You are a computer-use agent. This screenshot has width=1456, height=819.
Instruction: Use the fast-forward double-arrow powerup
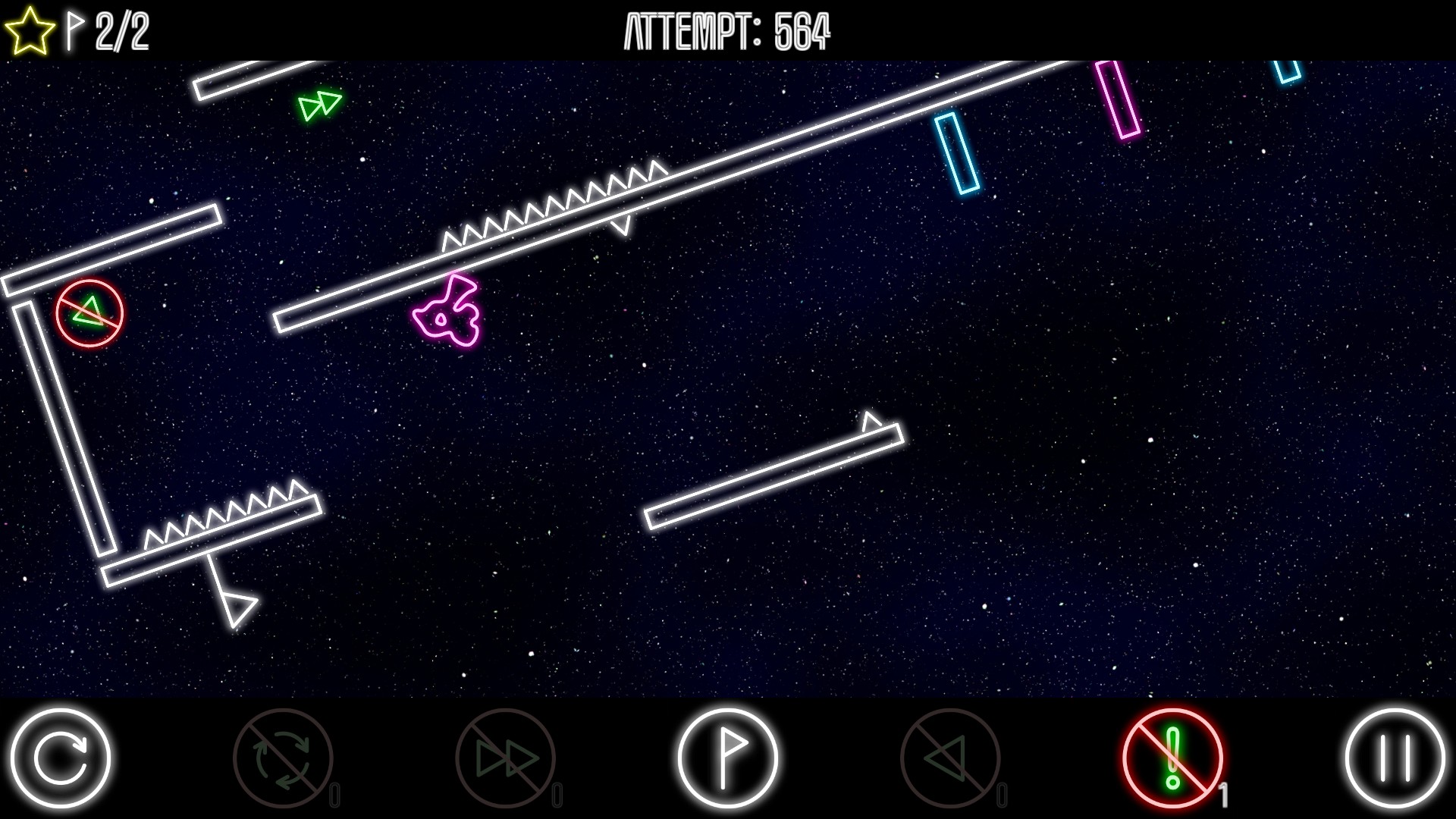(505, 758)
